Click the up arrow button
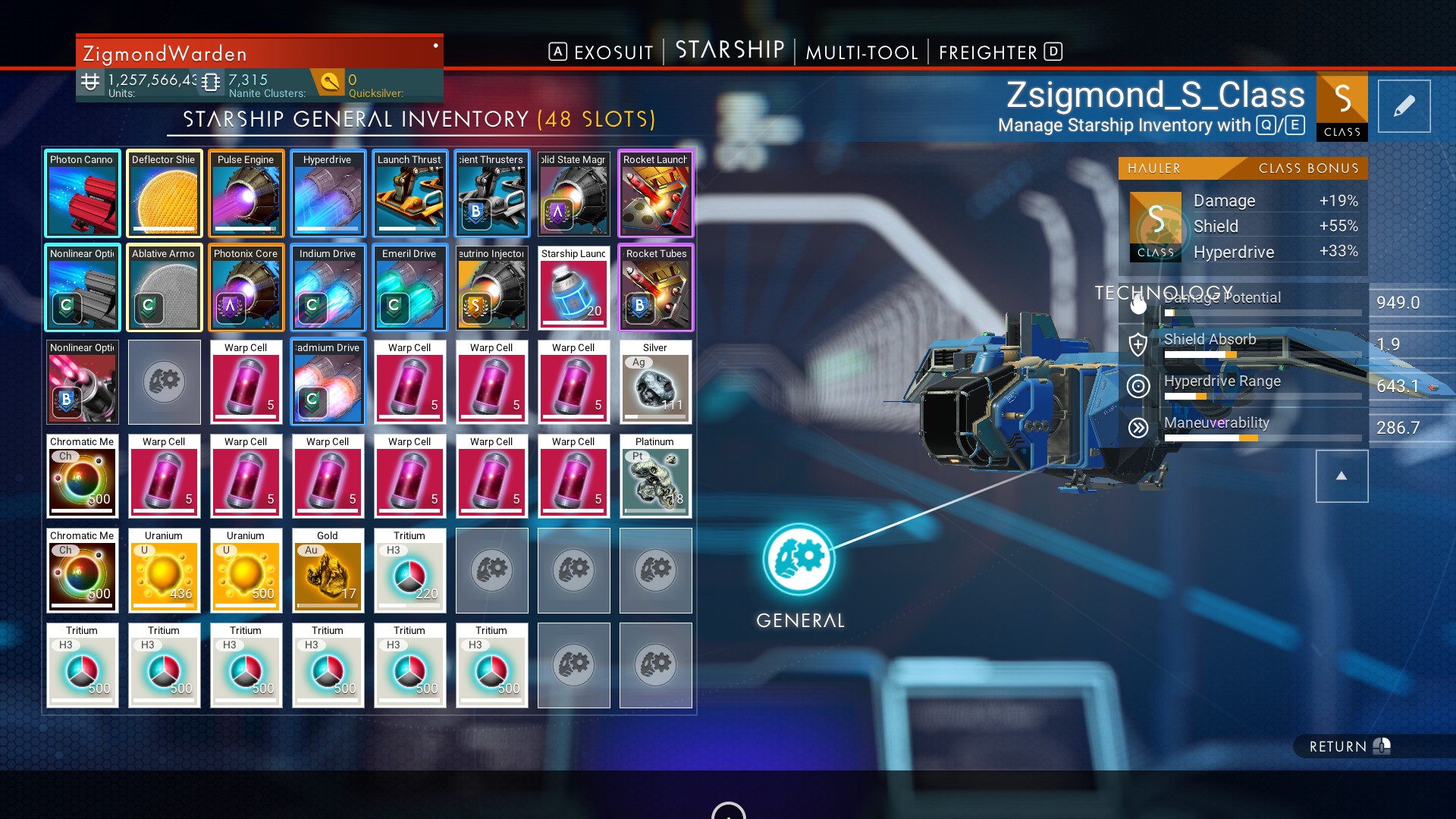 [x=1341, y=476]
